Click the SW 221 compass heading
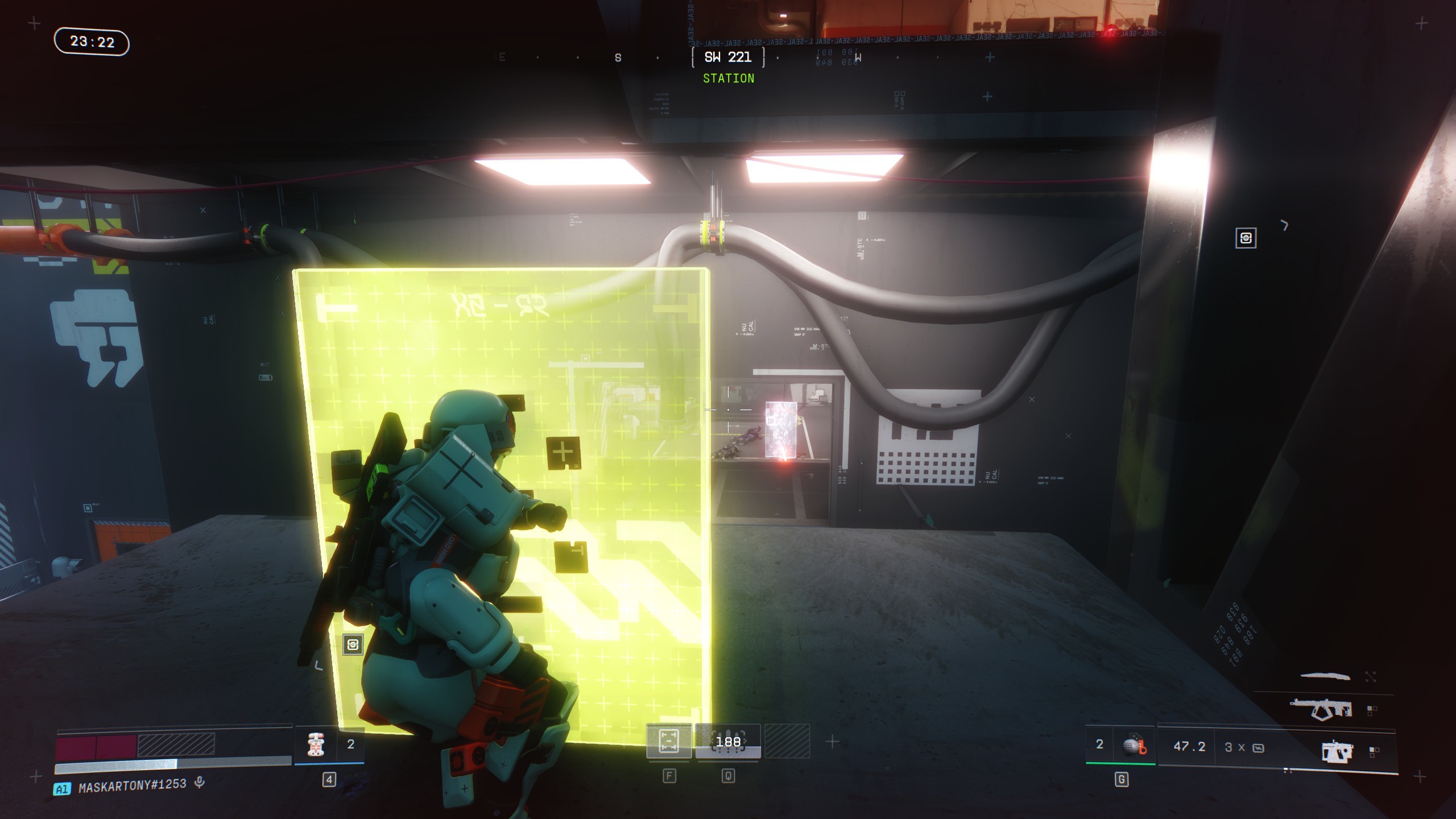Screen dimensions: 1456x819 pyautogui.click(x=728, y=57)
